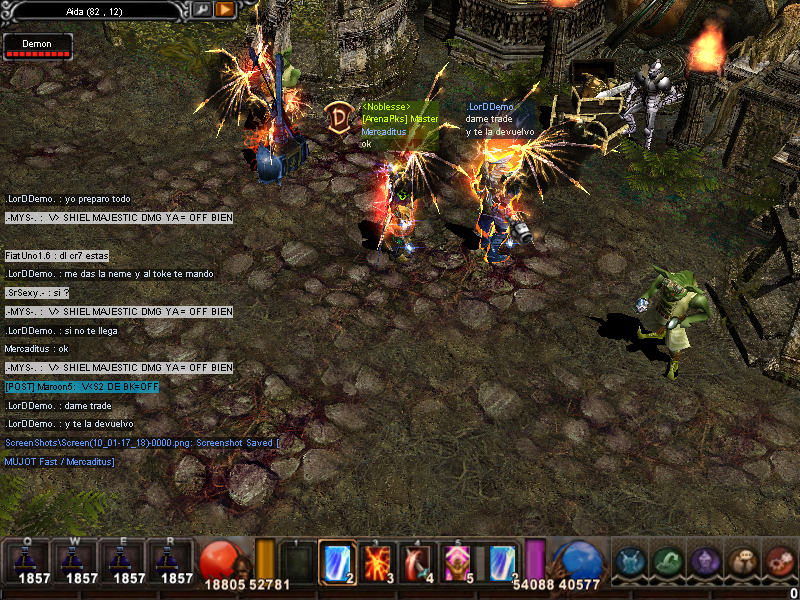Use the W potion slot
This screenshot has width=800, height=600.
coord(73,562)
